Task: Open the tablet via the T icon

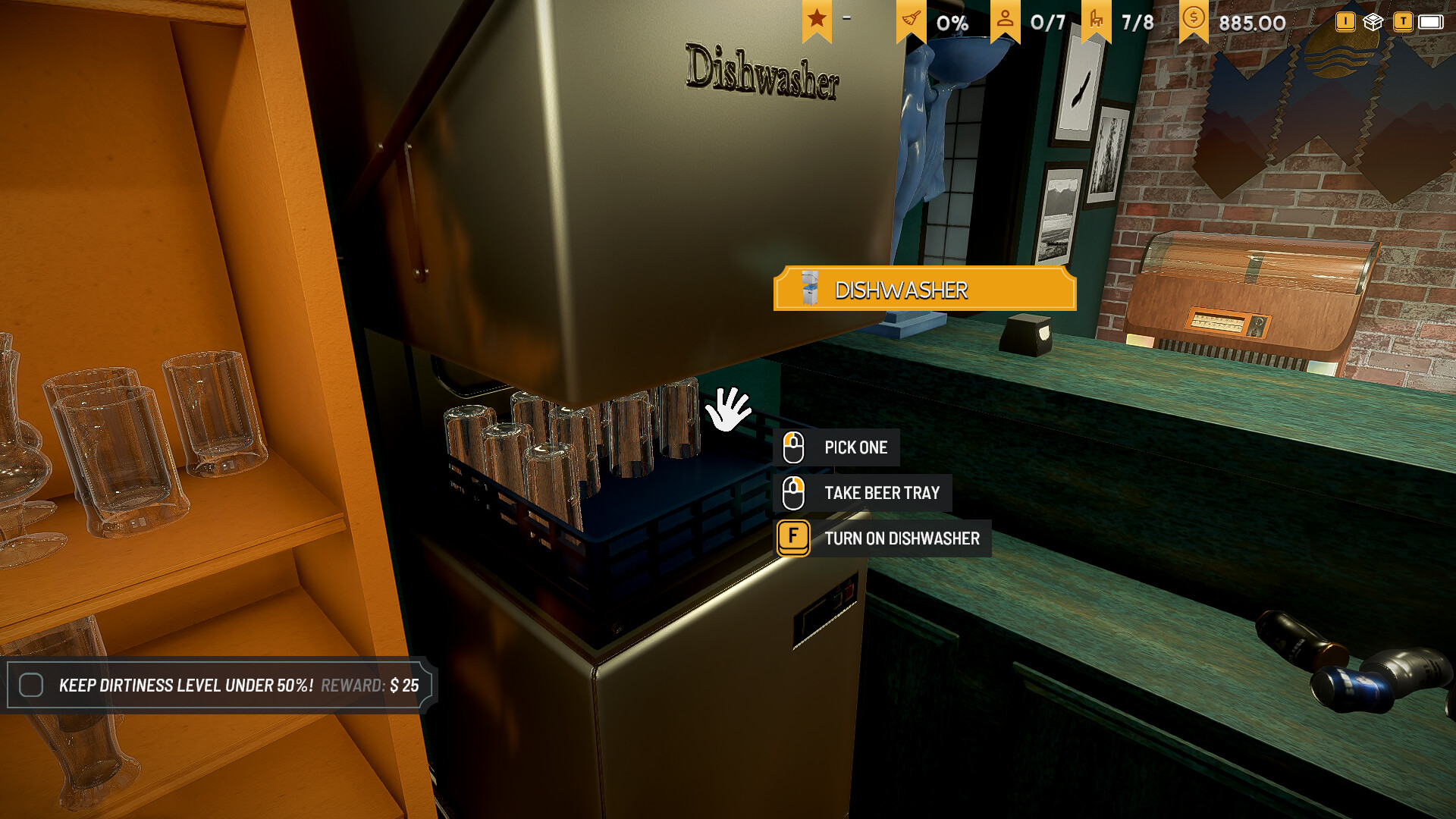Action: pos(1403,21)
